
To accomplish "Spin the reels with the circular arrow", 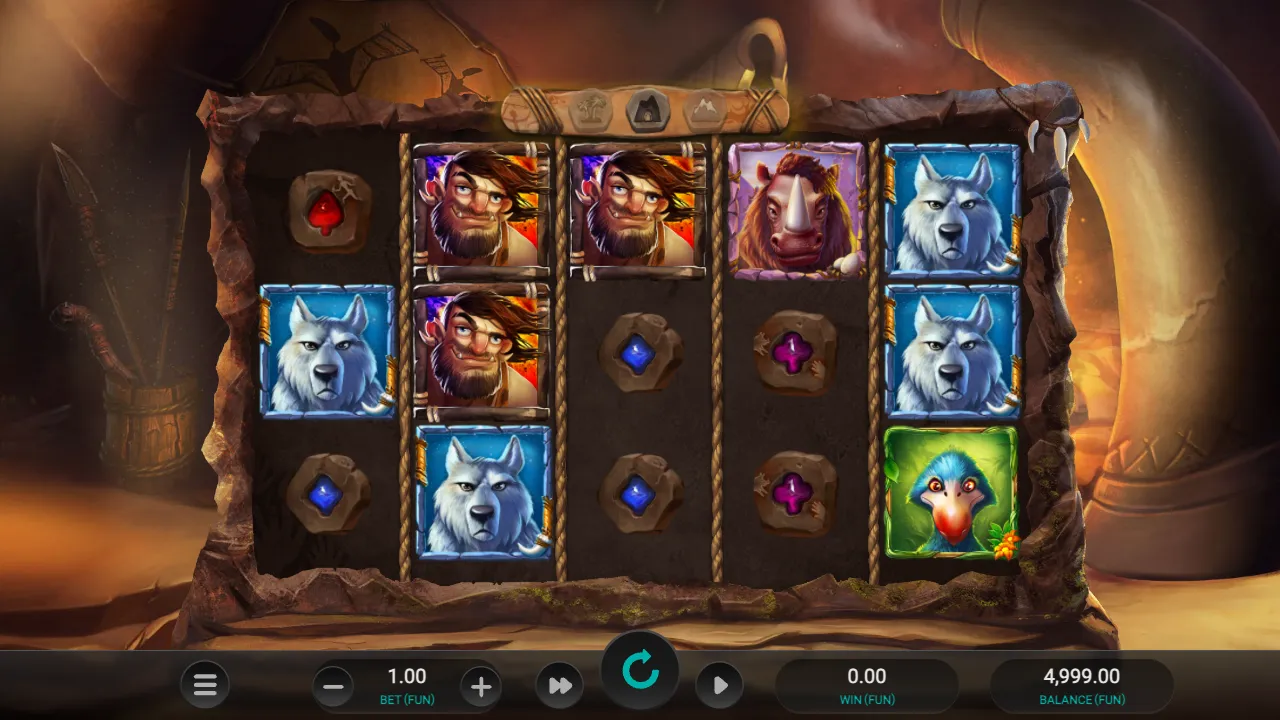I will pyautogui.click(x=640, y=671).
